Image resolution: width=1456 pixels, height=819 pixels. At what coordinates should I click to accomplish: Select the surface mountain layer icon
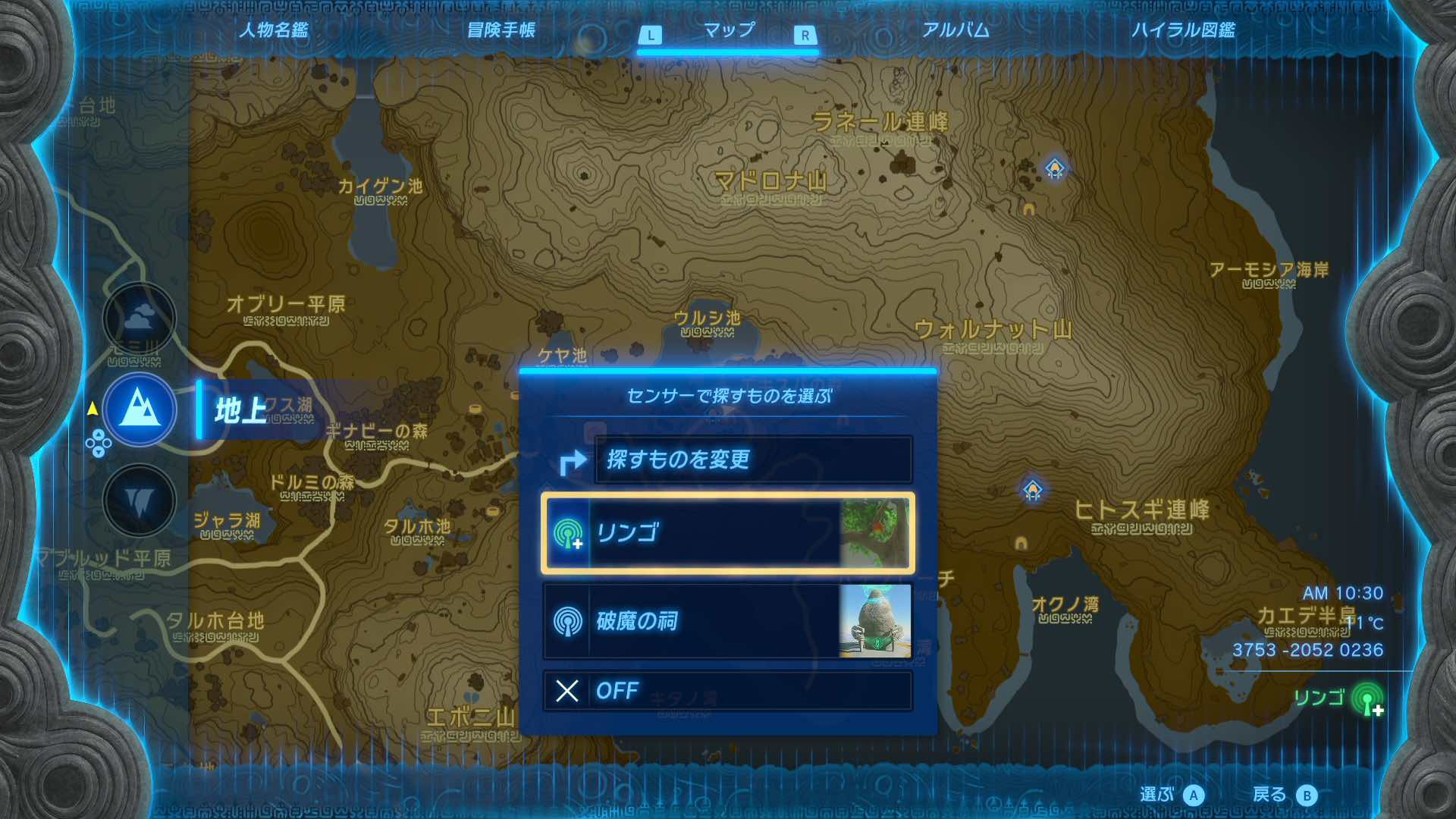click(139, 409)
